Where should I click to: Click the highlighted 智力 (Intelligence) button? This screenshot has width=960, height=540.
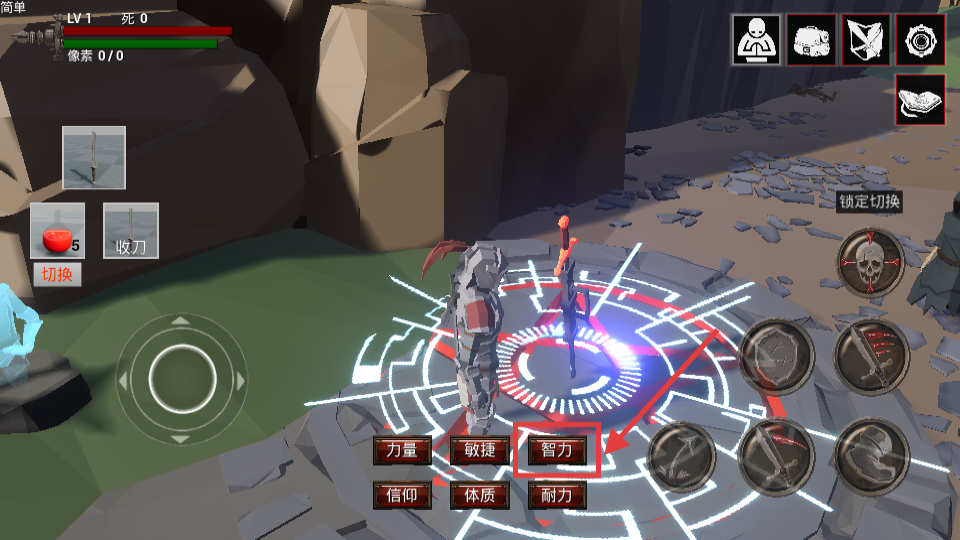coord(557,450)
